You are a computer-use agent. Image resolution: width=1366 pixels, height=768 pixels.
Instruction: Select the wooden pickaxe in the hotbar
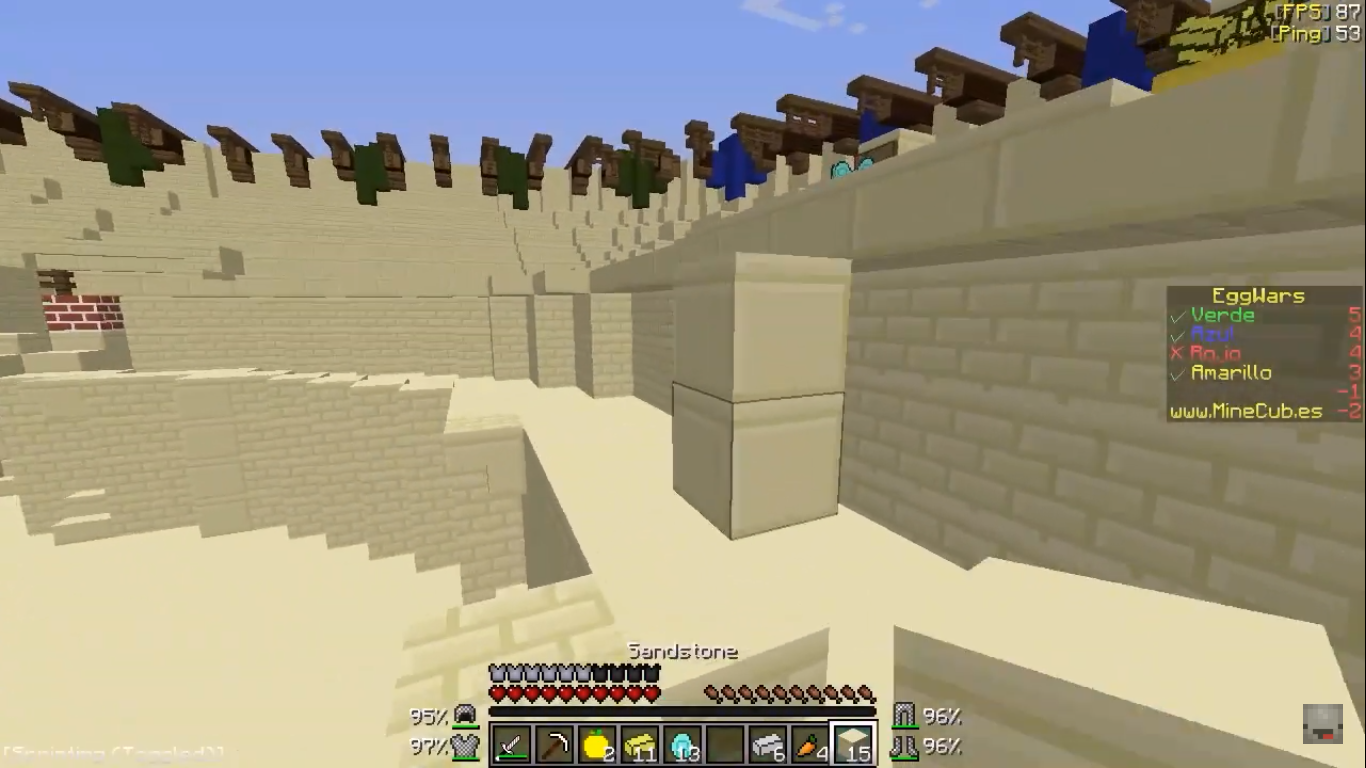(x=553, y=744)
